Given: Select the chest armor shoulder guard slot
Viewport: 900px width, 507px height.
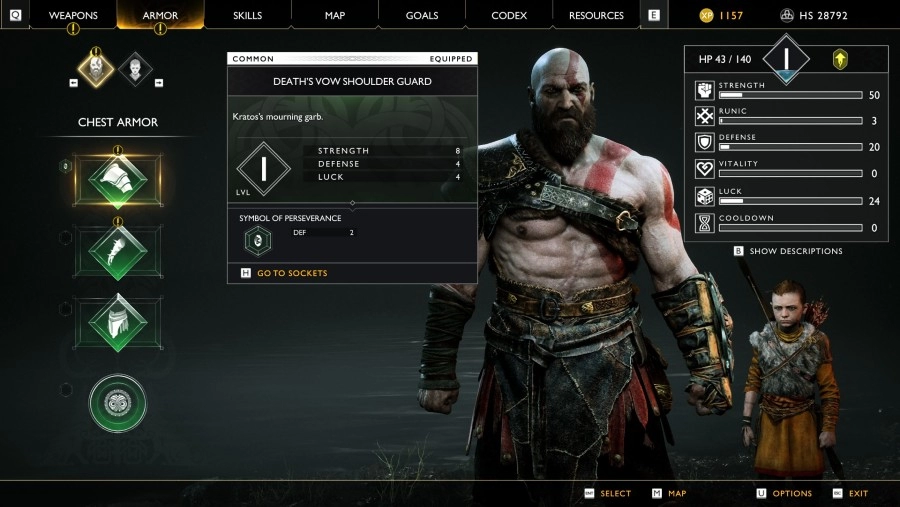Looking at the screenshot, I should point(117,180).
